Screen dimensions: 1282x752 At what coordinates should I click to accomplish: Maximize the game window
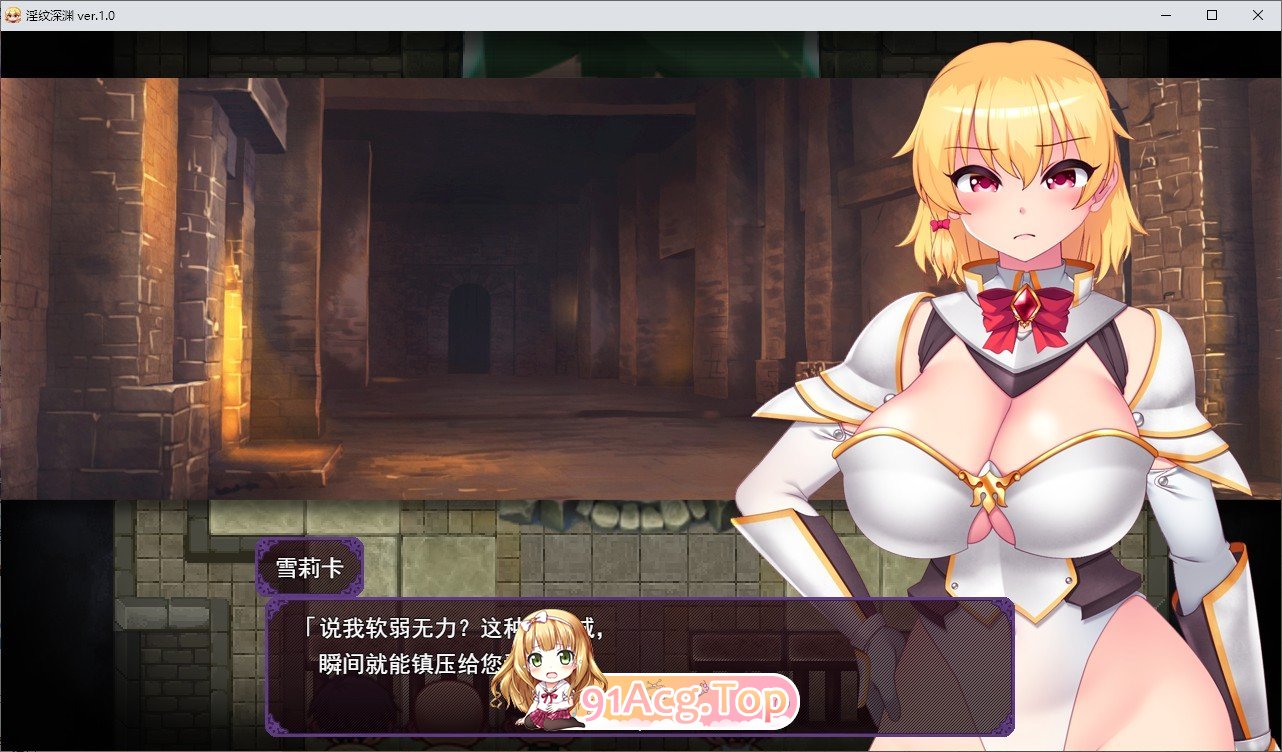pos(1211,15)
